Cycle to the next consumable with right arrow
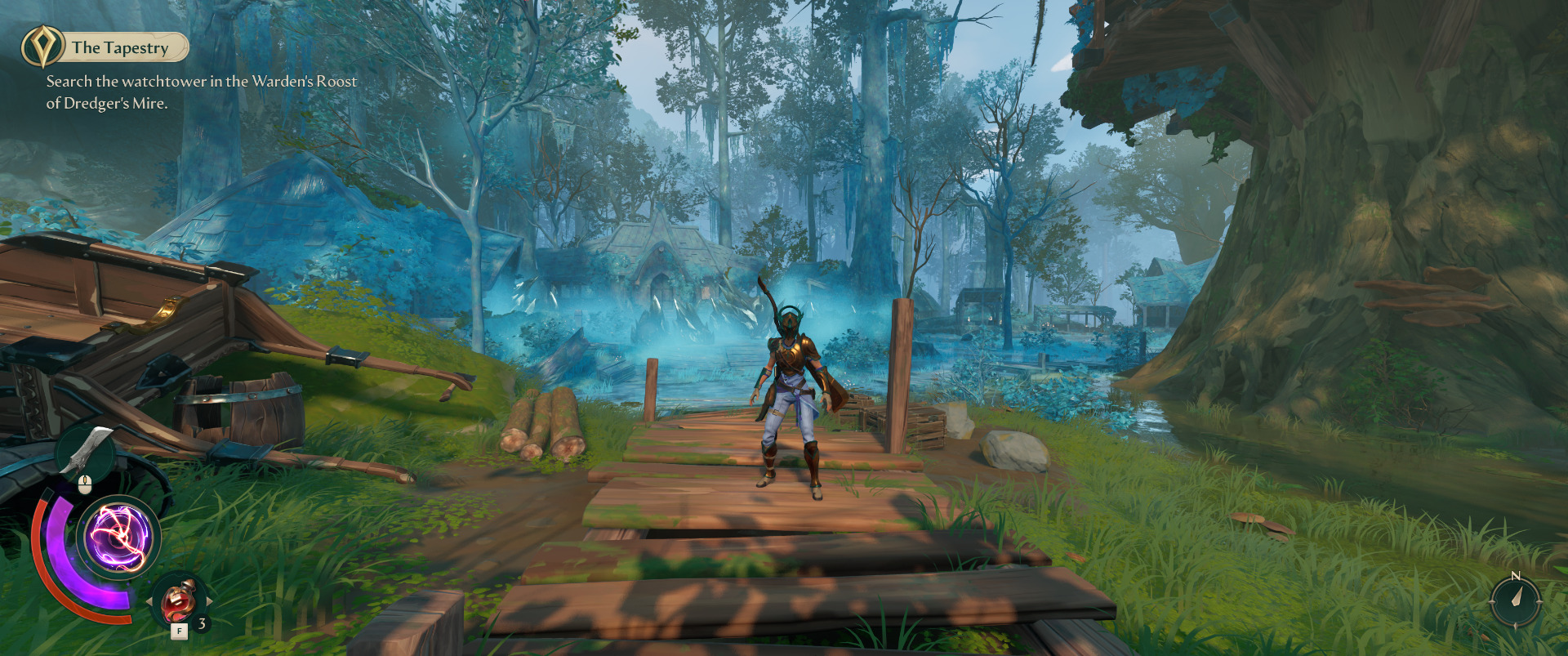Viewport: 1568px width, 656px height. coord(210,601)
